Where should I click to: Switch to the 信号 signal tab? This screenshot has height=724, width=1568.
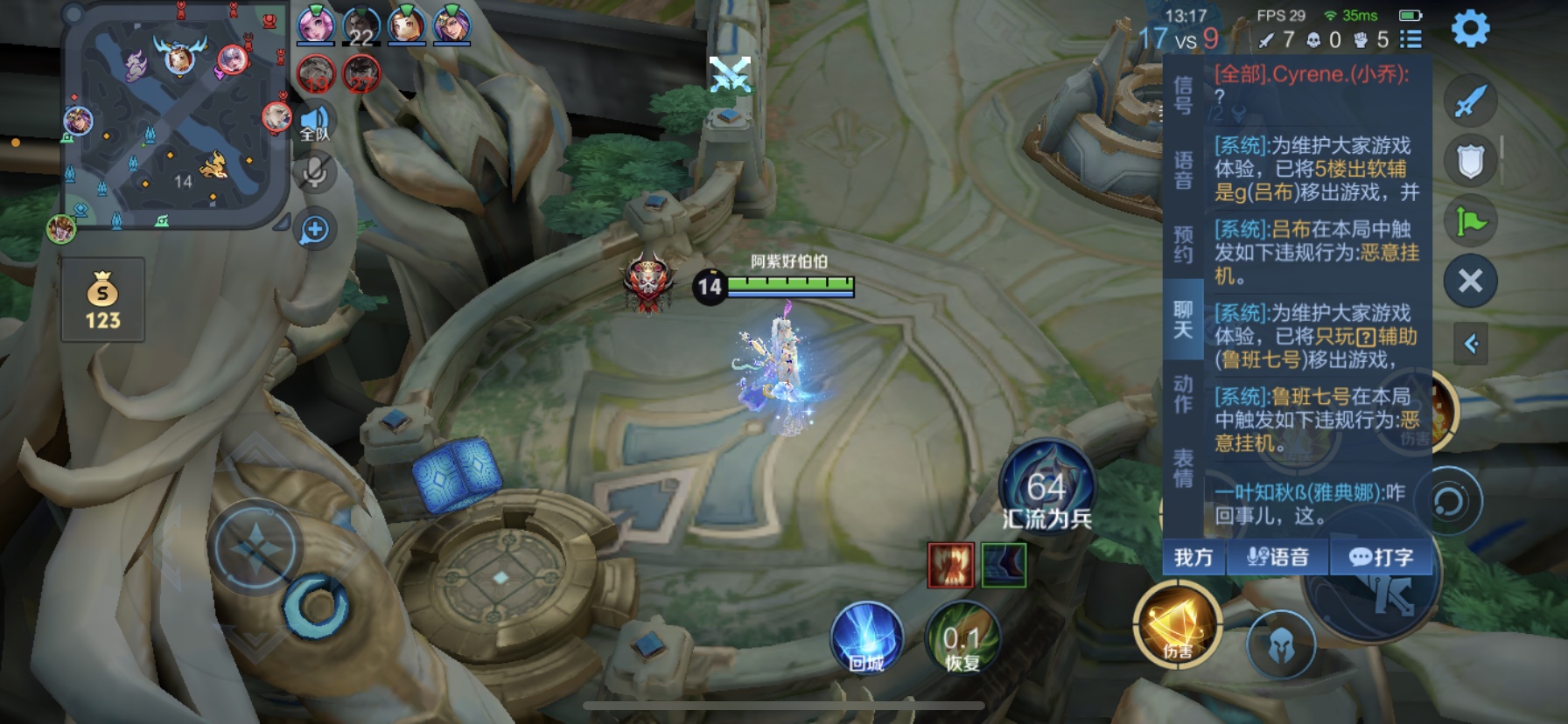(1183, 95)
